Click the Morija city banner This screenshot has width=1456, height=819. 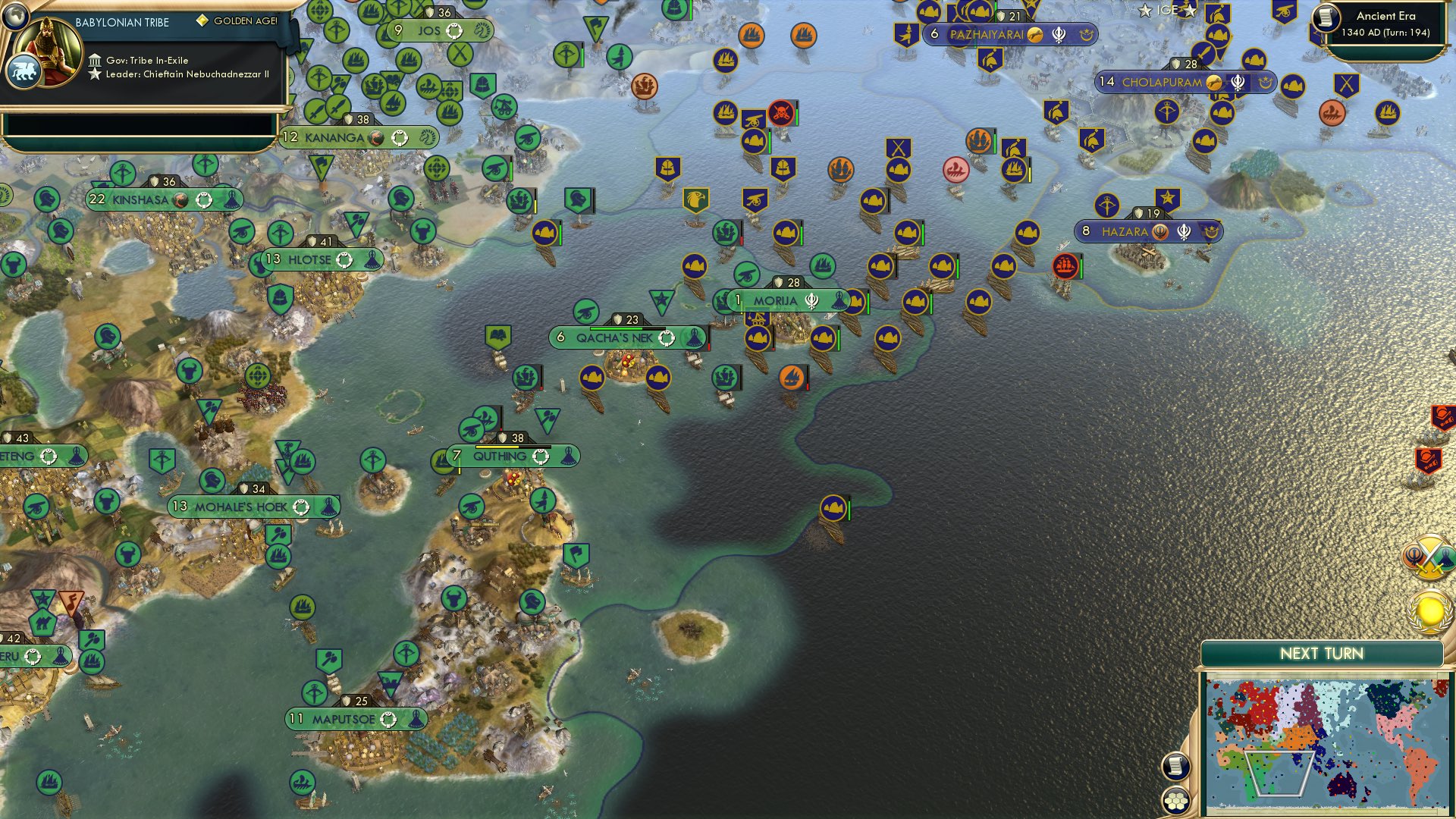[x=775, y=300]
